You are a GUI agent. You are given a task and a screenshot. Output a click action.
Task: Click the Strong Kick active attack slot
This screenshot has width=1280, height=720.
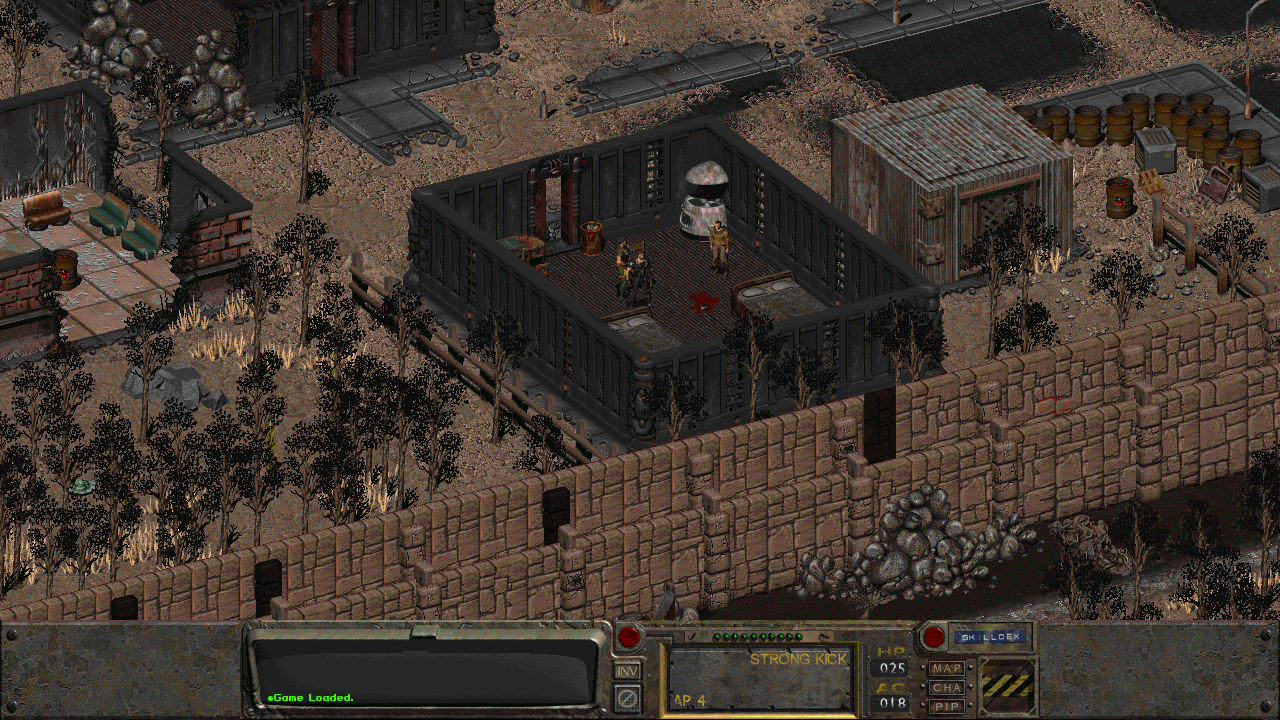click(759, 677)
